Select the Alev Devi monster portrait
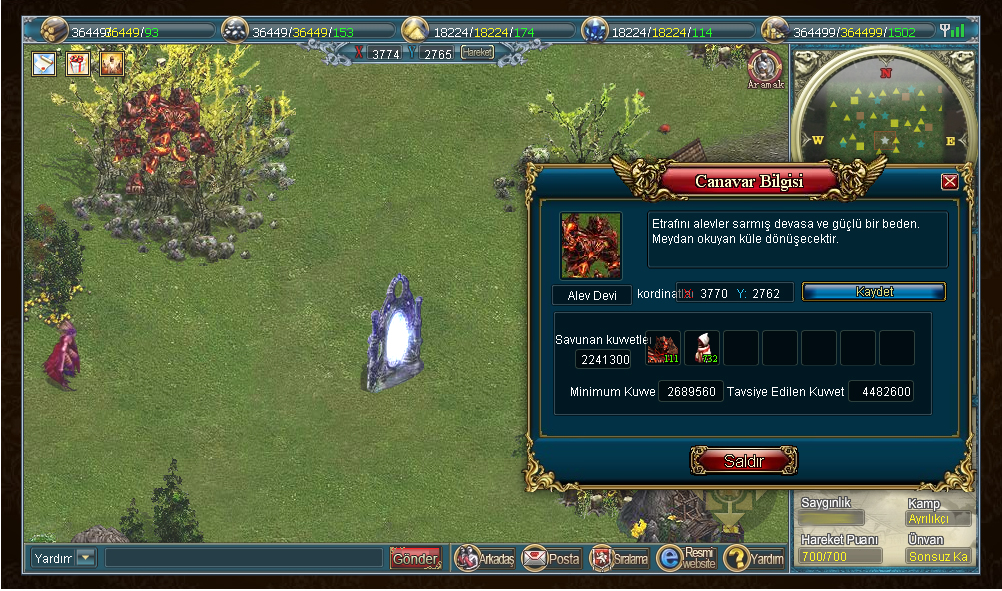This screenshot has width=1002, height=591. click(x=591, y=245)
